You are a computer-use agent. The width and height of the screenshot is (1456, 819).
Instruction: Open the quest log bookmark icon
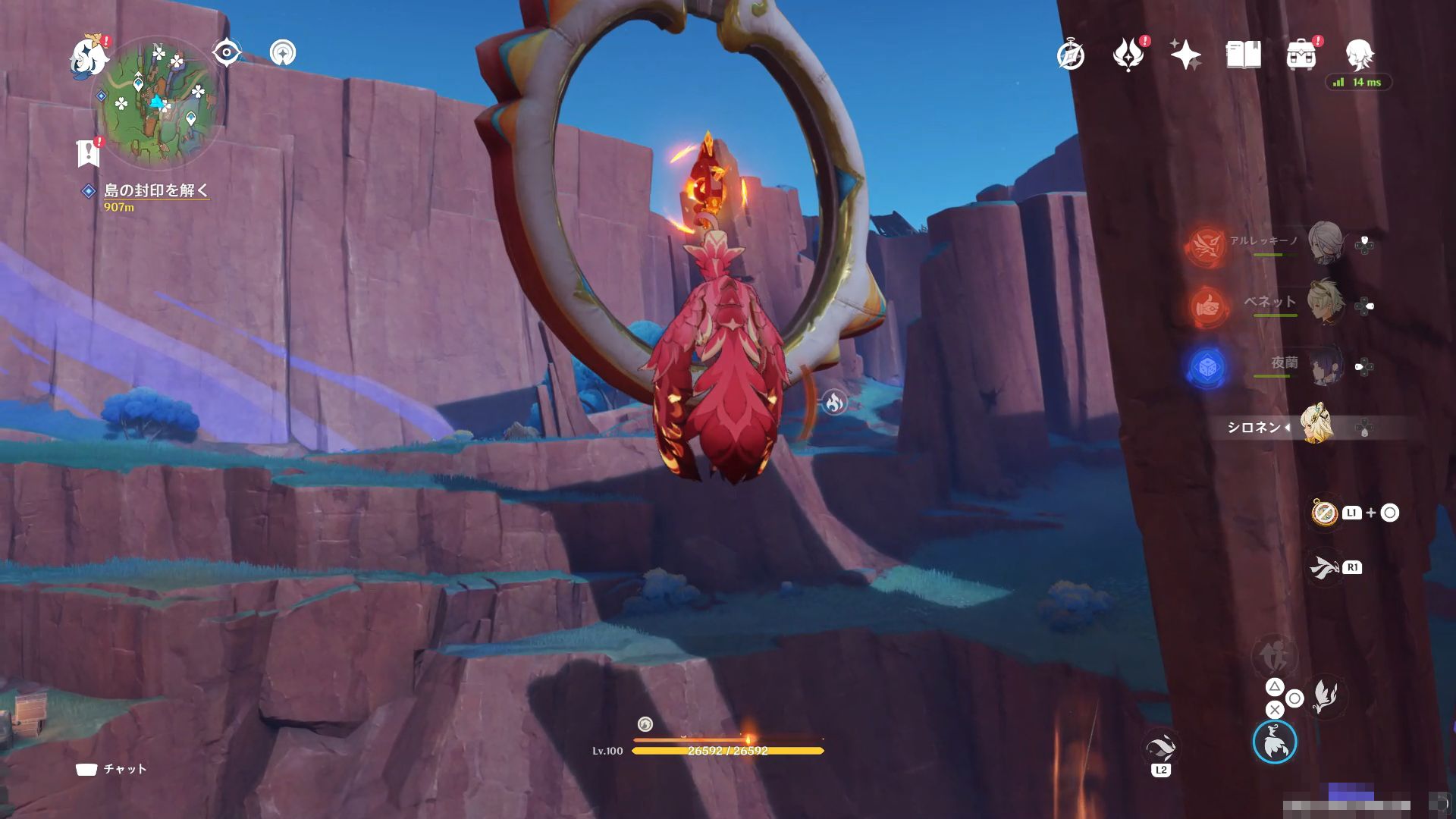click(89, 152)
